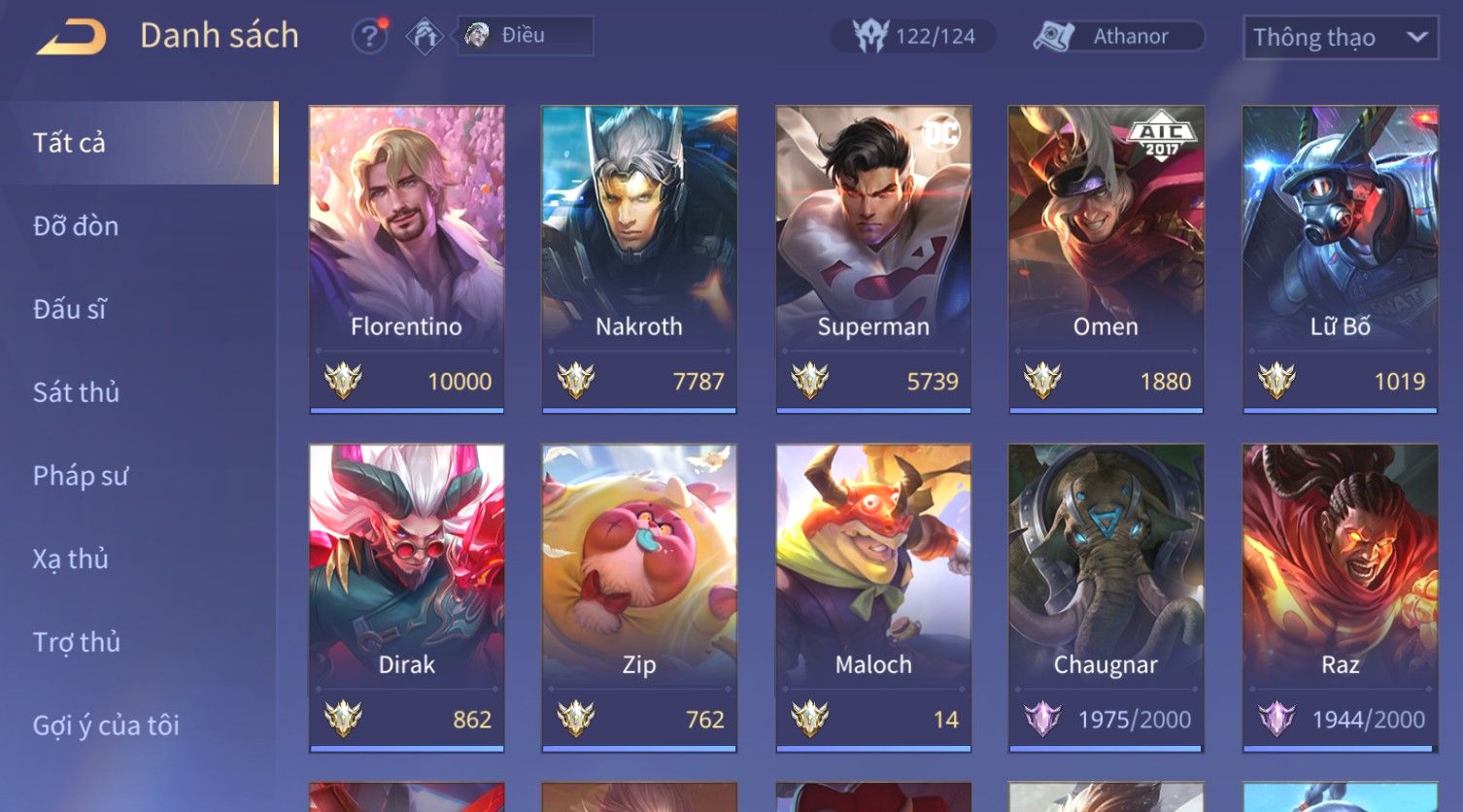Image resolution: width=1463 pixels, height=812 pixels.
Task: Open the Thông thạo sort dropdown
Action: 1340,38
